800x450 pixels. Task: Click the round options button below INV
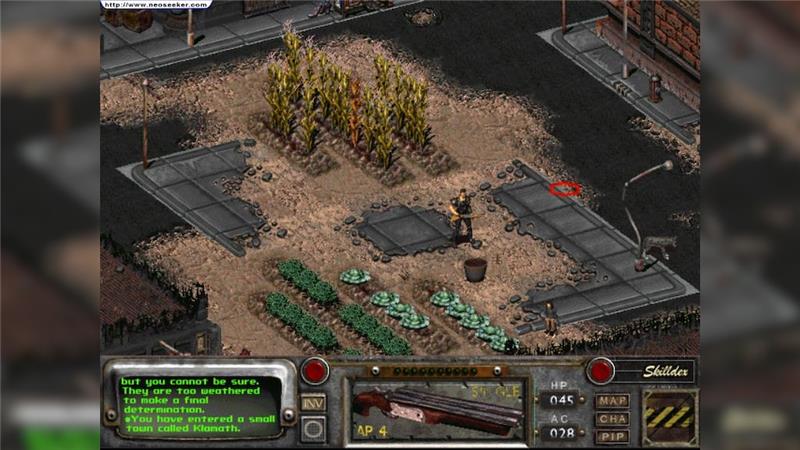(x=314, y=429)
